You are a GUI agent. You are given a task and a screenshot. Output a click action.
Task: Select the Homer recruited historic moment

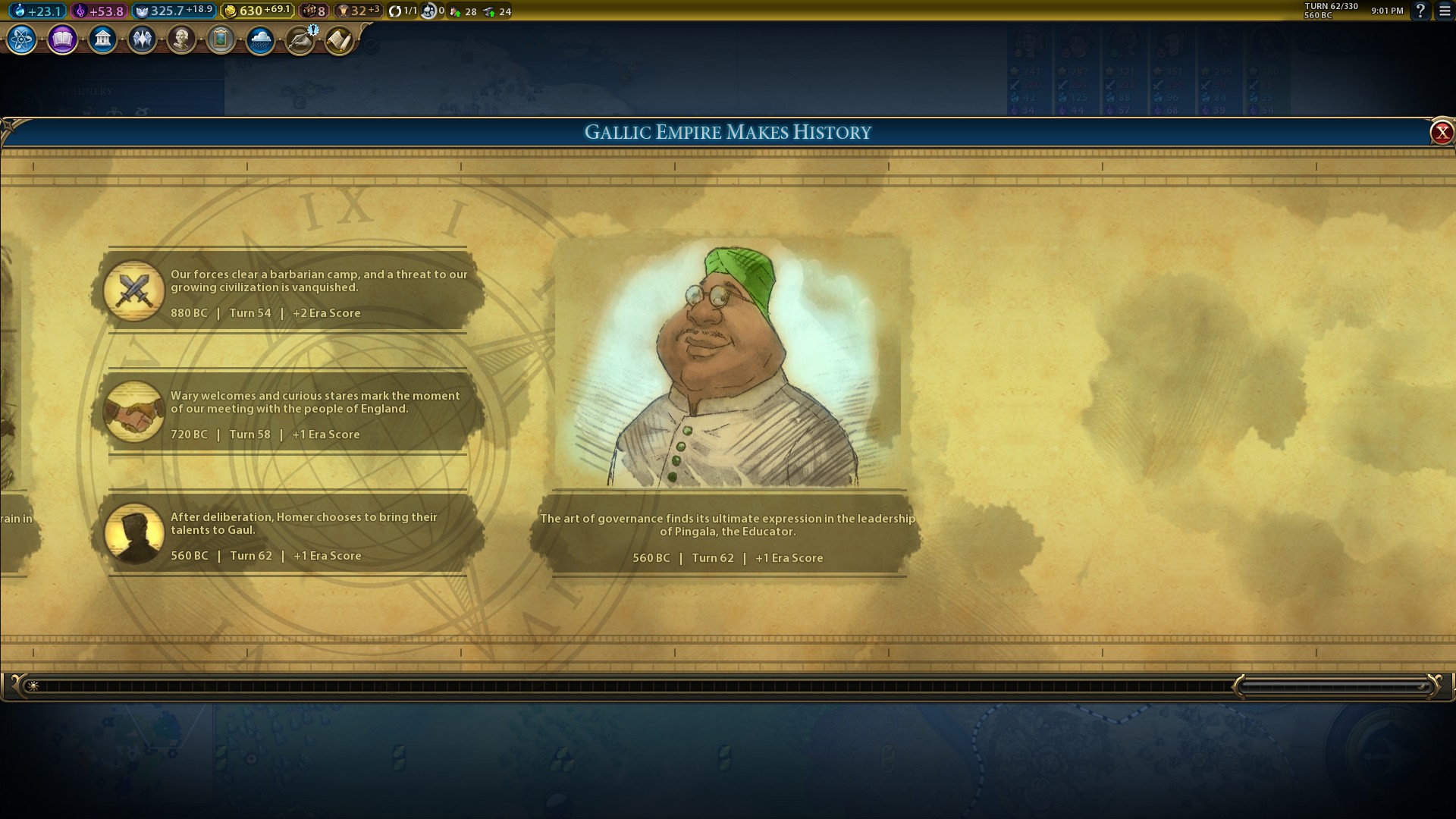(x=288, y=535)
